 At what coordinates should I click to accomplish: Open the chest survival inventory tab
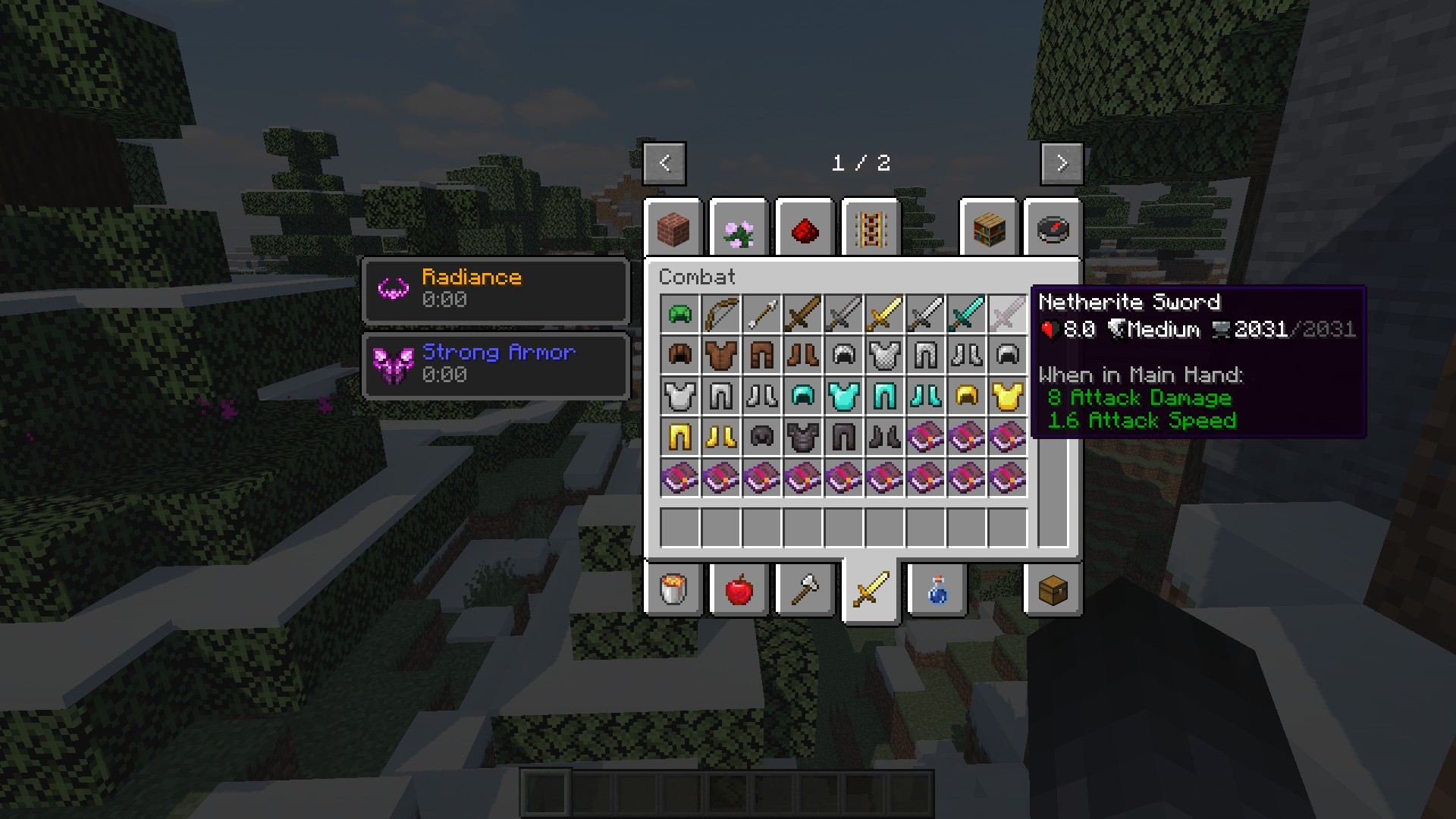(x=1053, y=589)
